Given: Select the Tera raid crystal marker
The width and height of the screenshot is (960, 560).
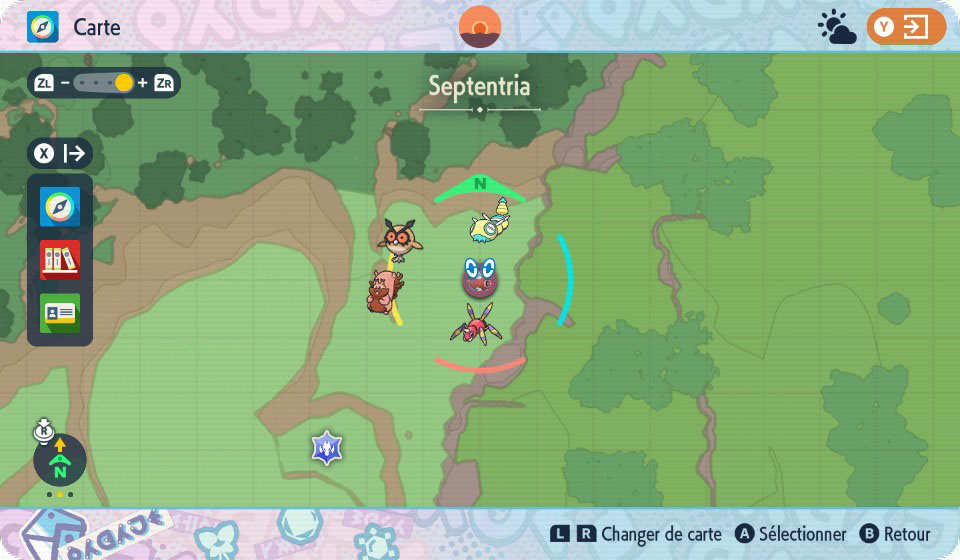Looking at the screenshot, I should coord(327,448).
